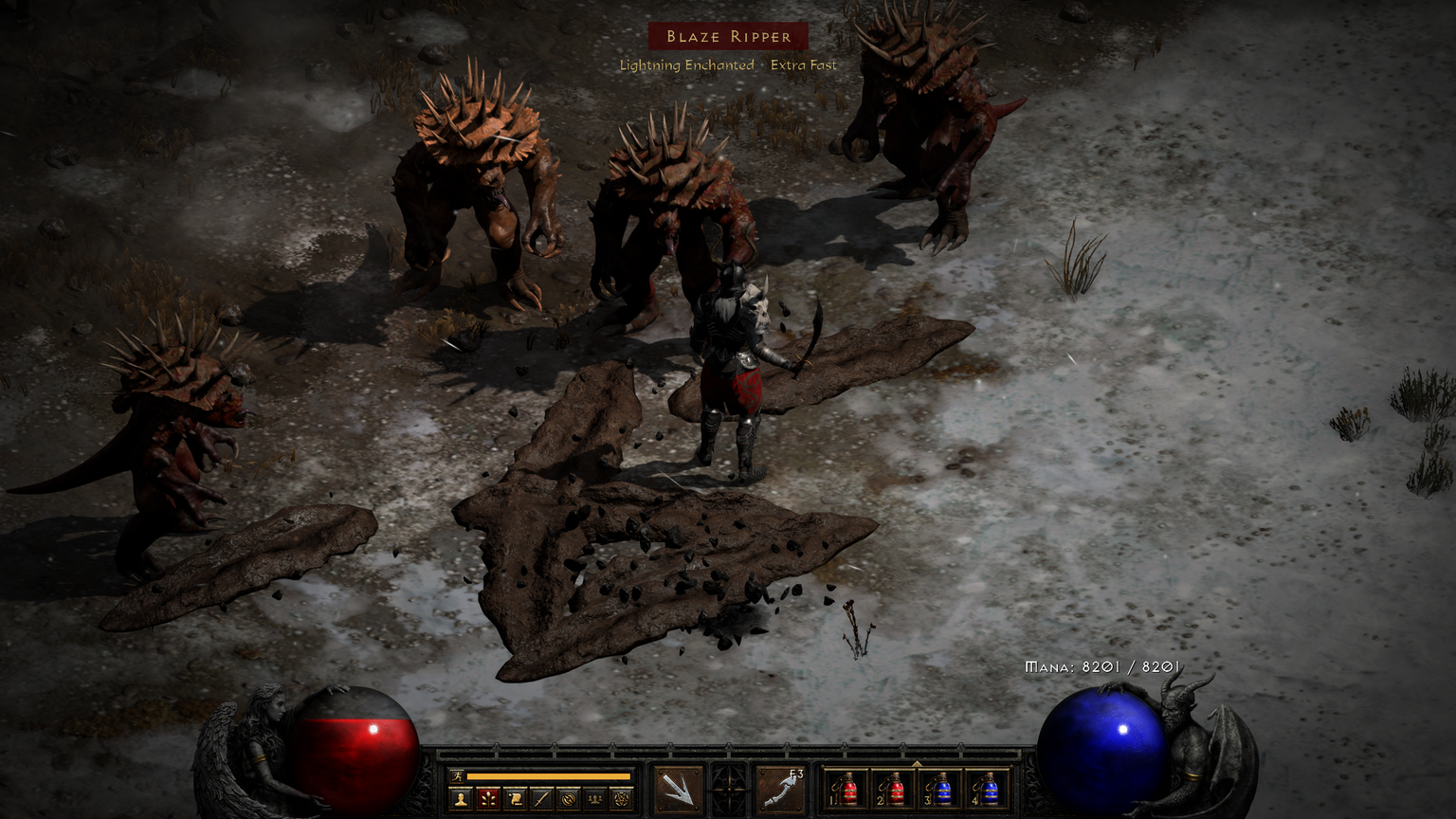Toggle the run/walk running-figure button

[x=458, y=776]
